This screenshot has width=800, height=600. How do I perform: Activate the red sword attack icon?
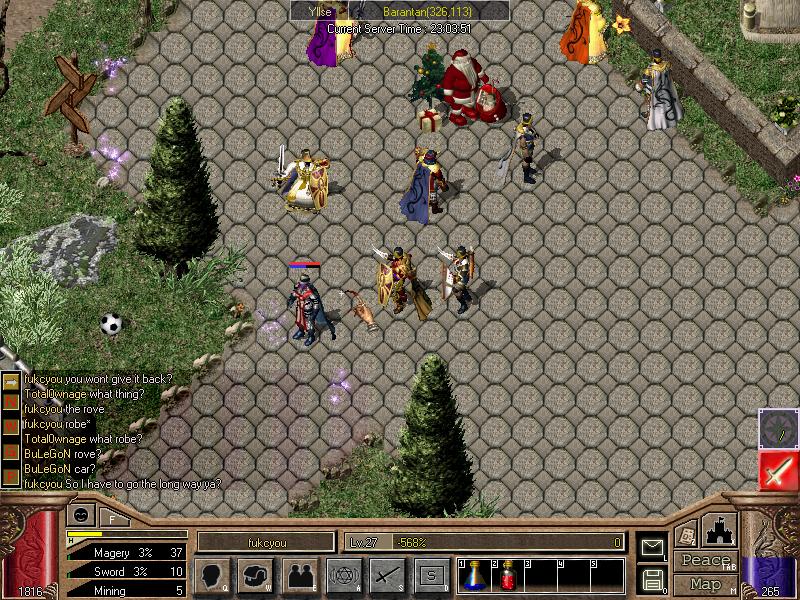(778, 469)
